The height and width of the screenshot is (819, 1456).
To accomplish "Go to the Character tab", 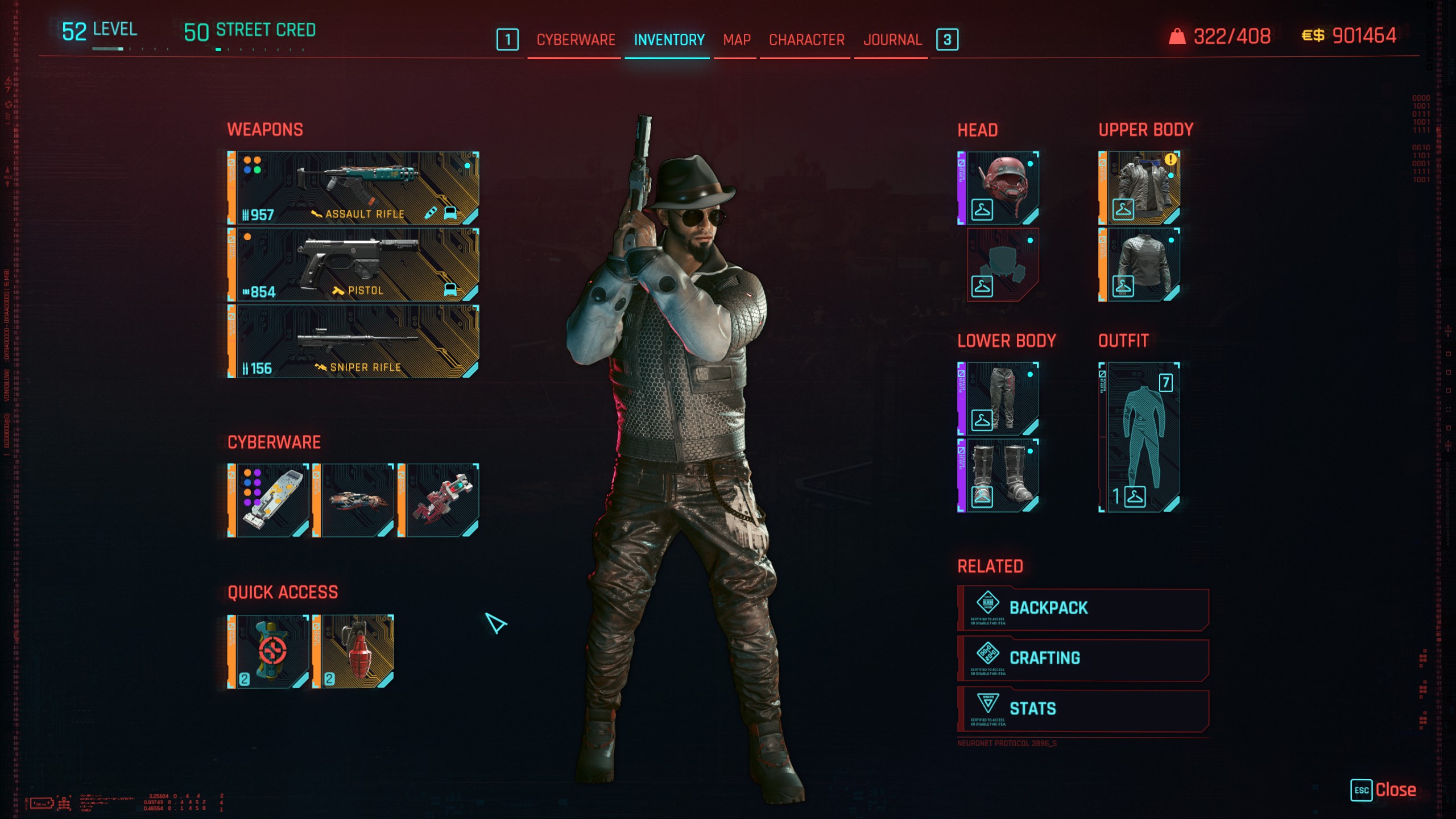I will [806, 40].
